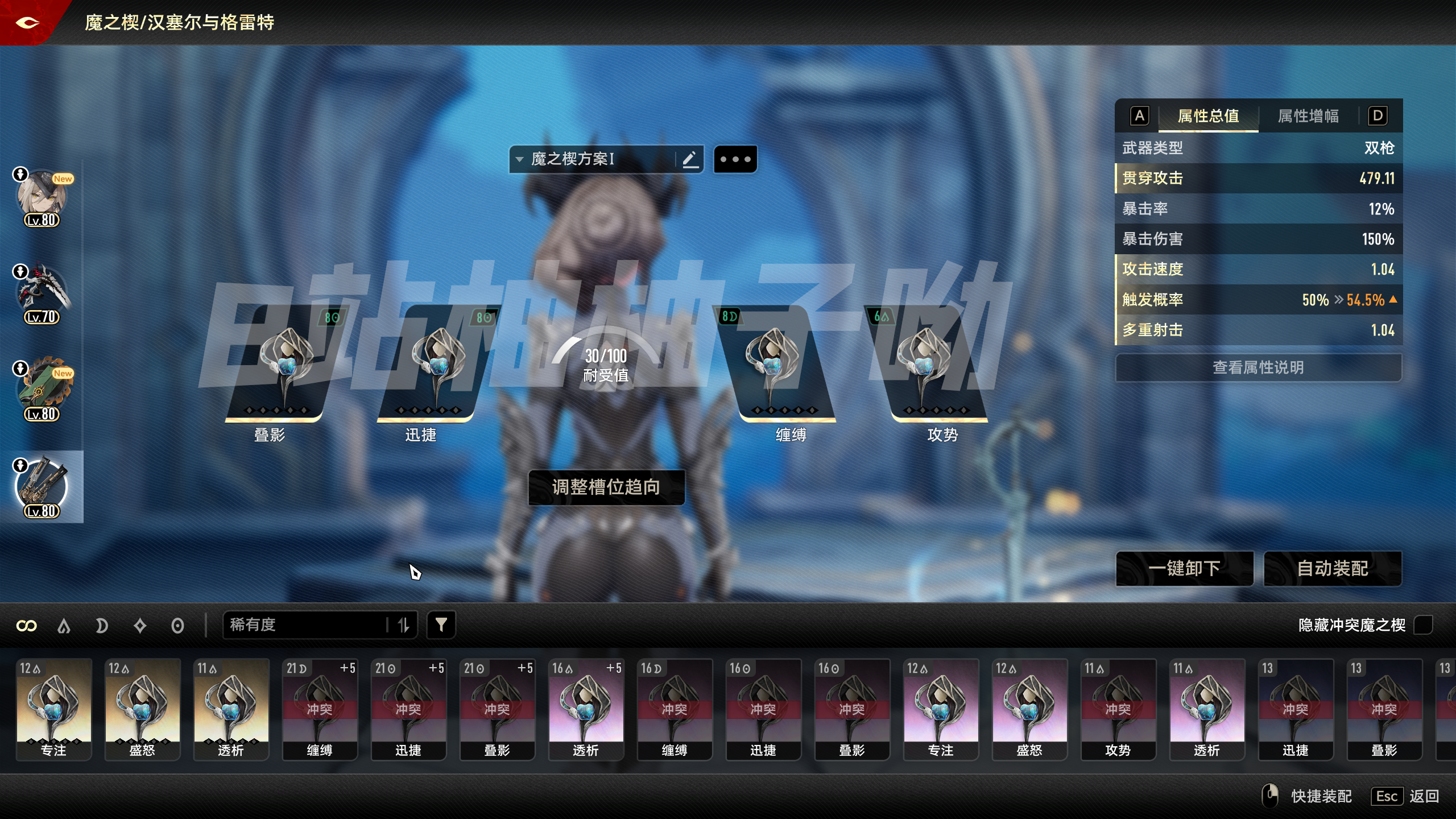Expand the ... more options menu
This screenshot has height=819, width=1456.
(735, 159)
